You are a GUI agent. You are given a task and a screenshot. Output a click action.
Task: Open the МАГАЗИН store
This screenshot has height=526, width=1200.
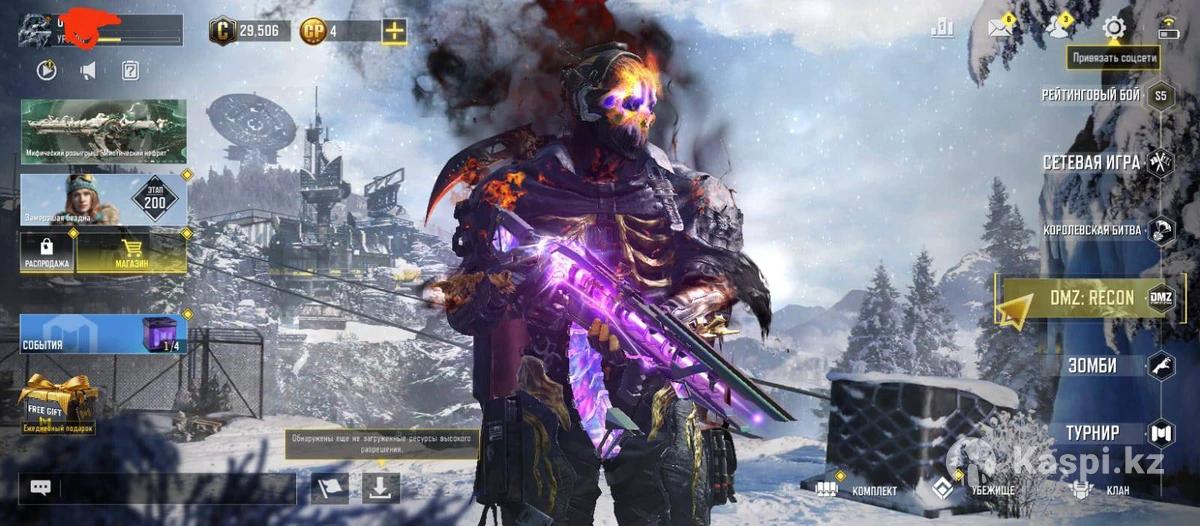[x=131, y=253]
